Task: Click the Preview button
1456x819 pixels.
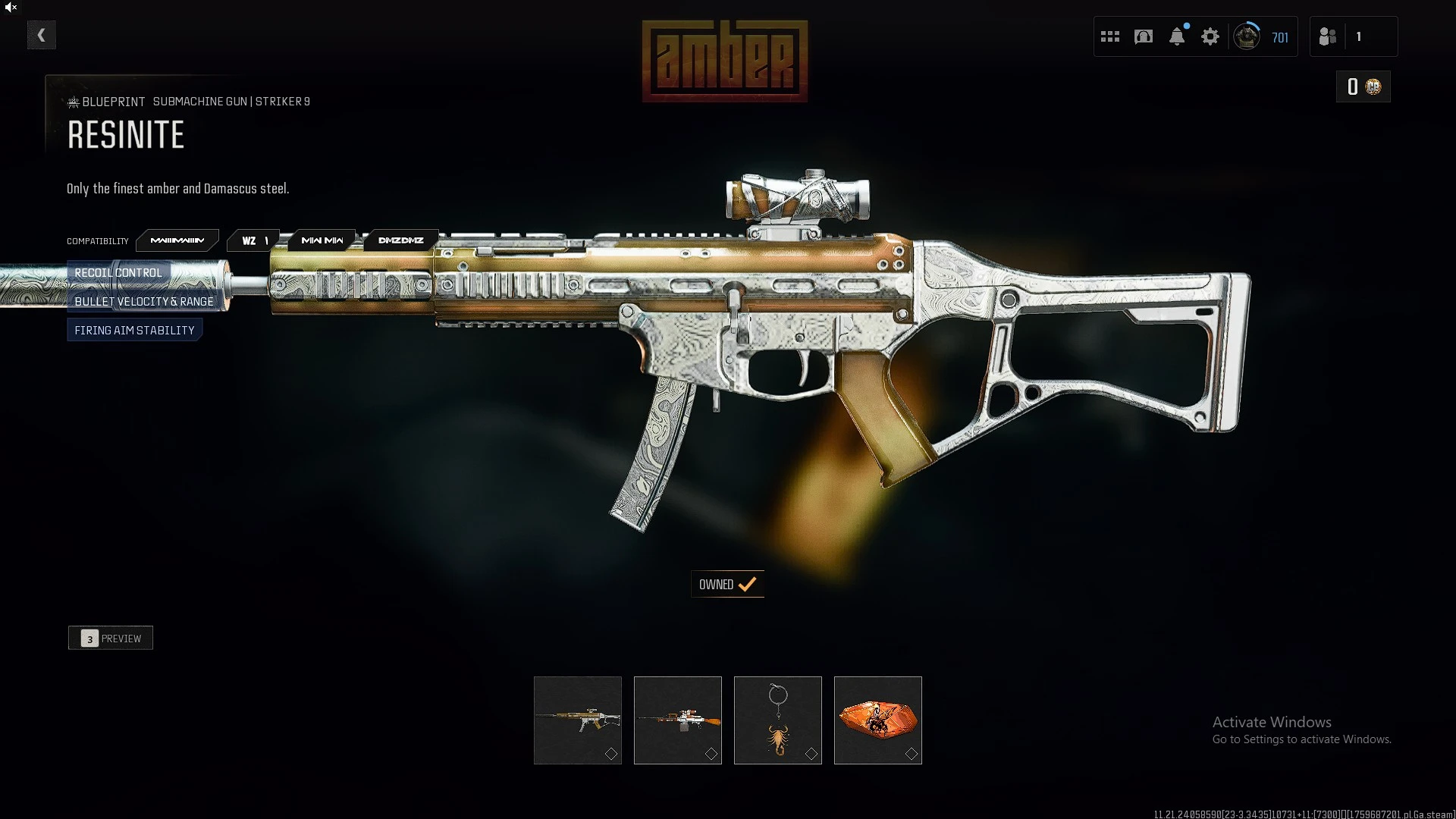Action: (111, 639)
